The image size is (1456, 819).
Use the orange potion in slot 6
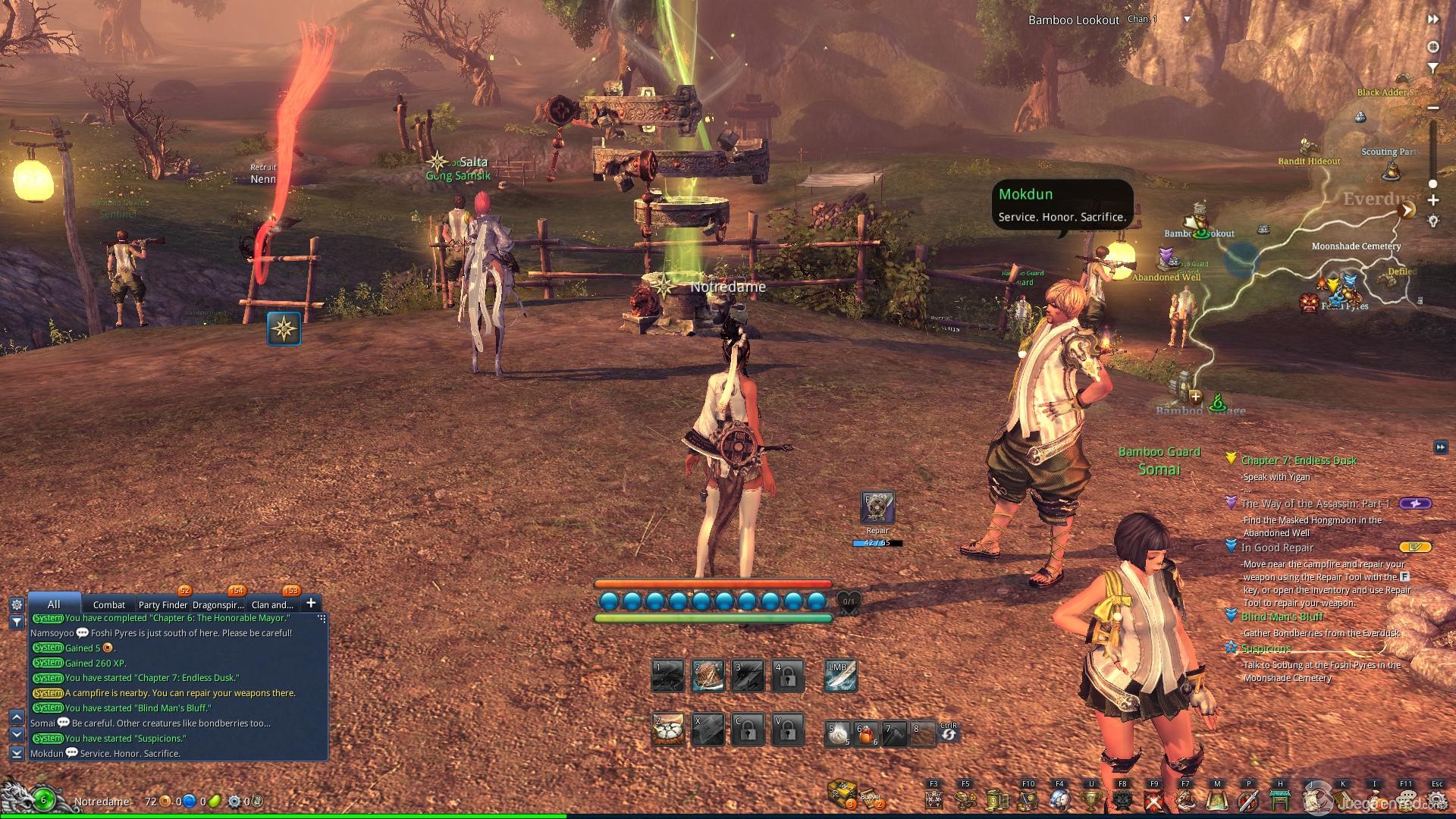[x=866, y=733]
